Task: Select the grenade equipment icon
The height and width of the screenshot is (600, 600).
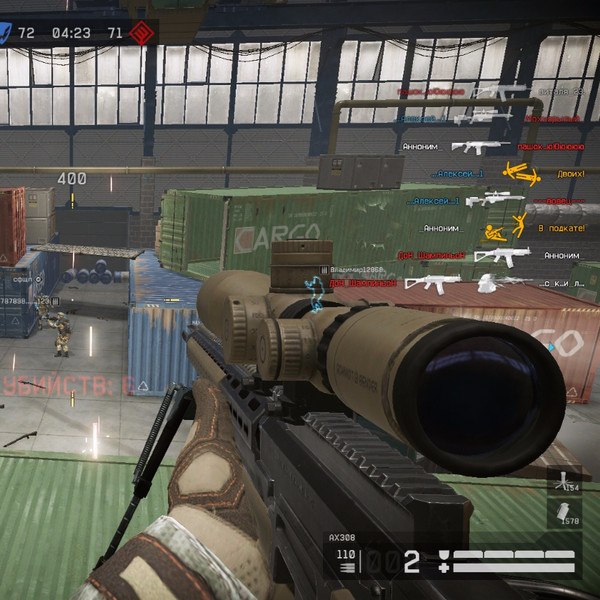Action: [x=564, y=510]
